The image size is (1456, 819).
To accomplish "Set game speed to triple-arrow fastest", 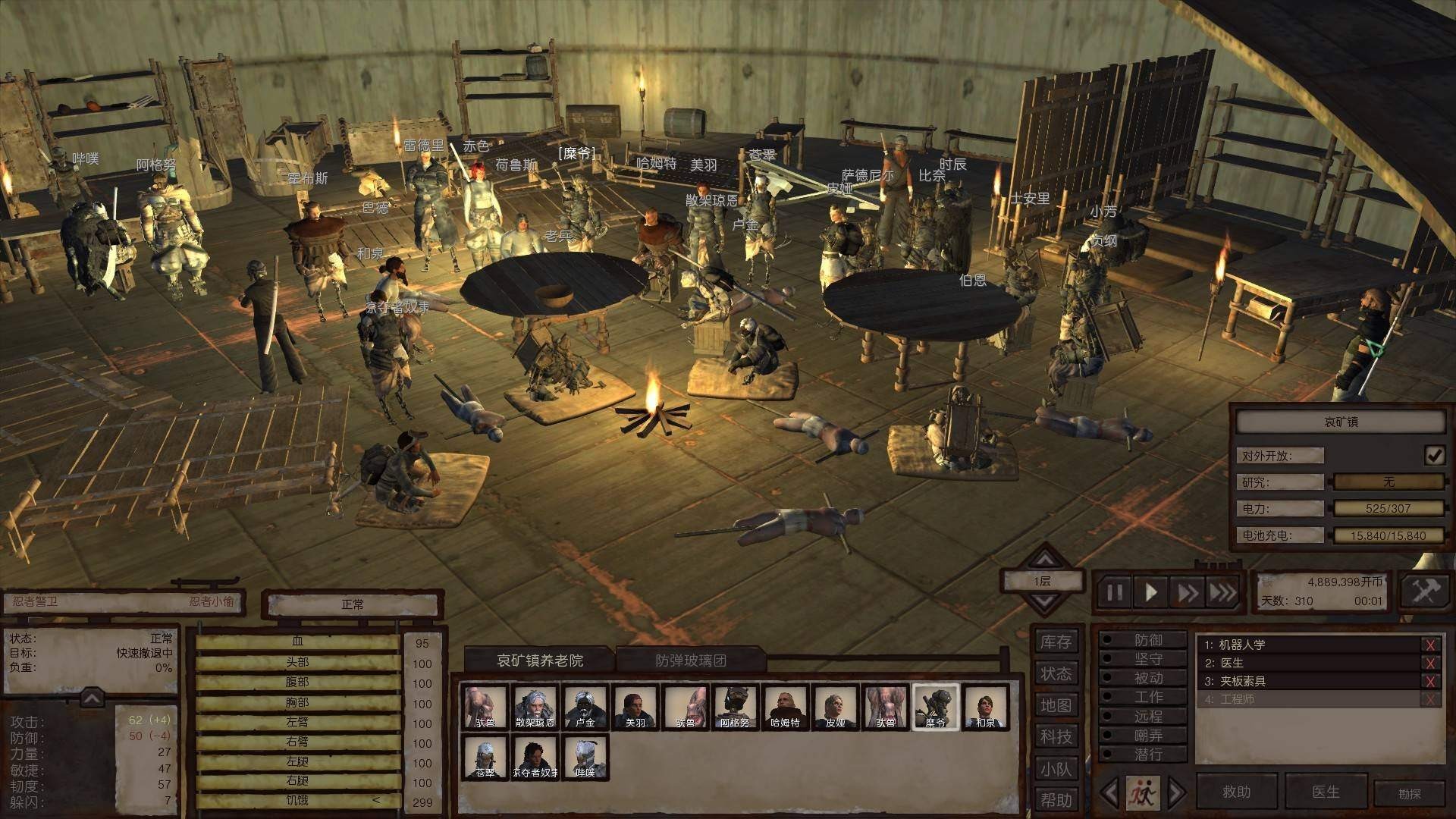I will tap(1222, 592).
